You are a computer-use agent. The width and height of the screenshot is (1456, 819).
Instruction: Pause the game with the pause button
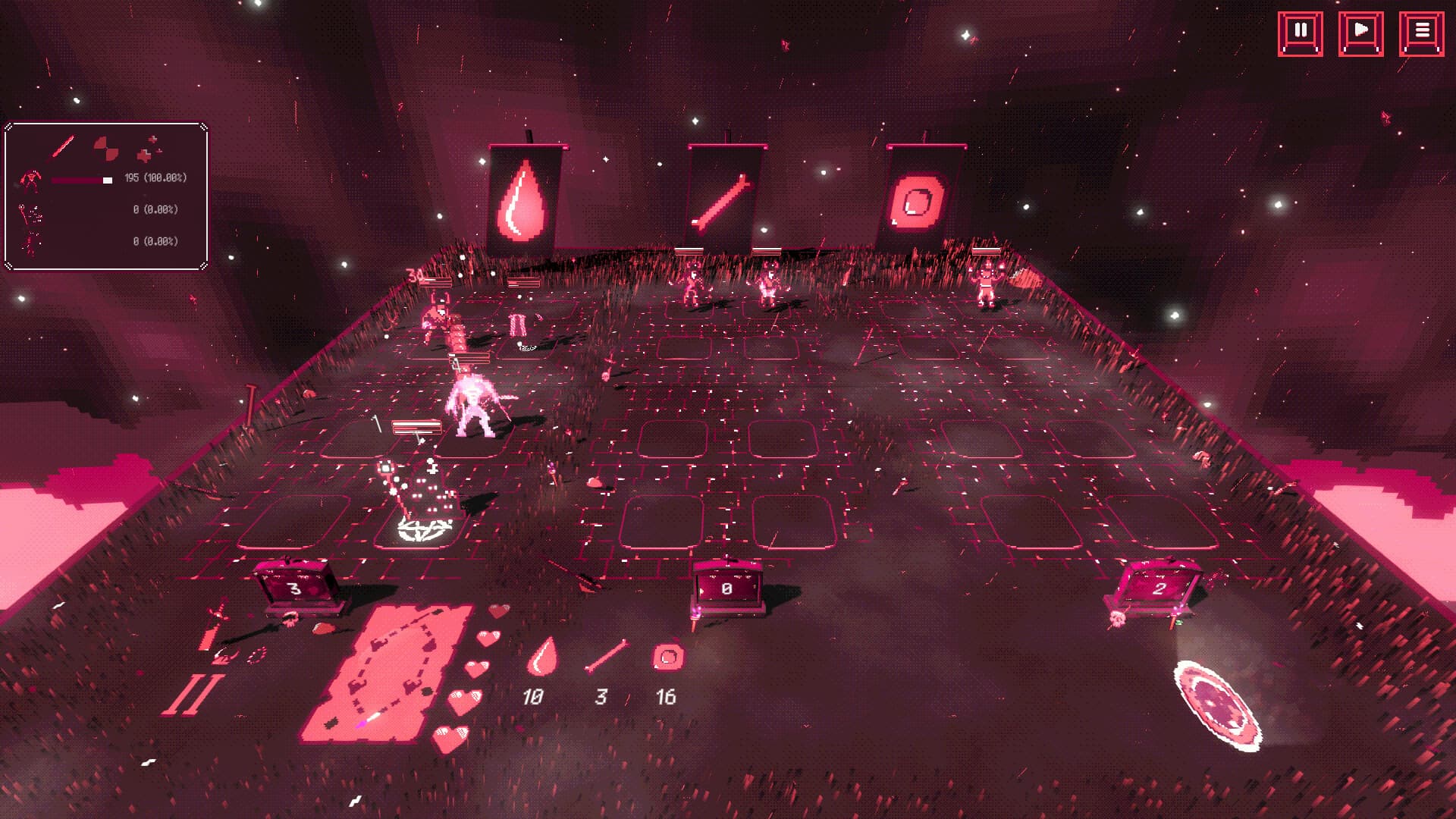tap(1300, 31)
